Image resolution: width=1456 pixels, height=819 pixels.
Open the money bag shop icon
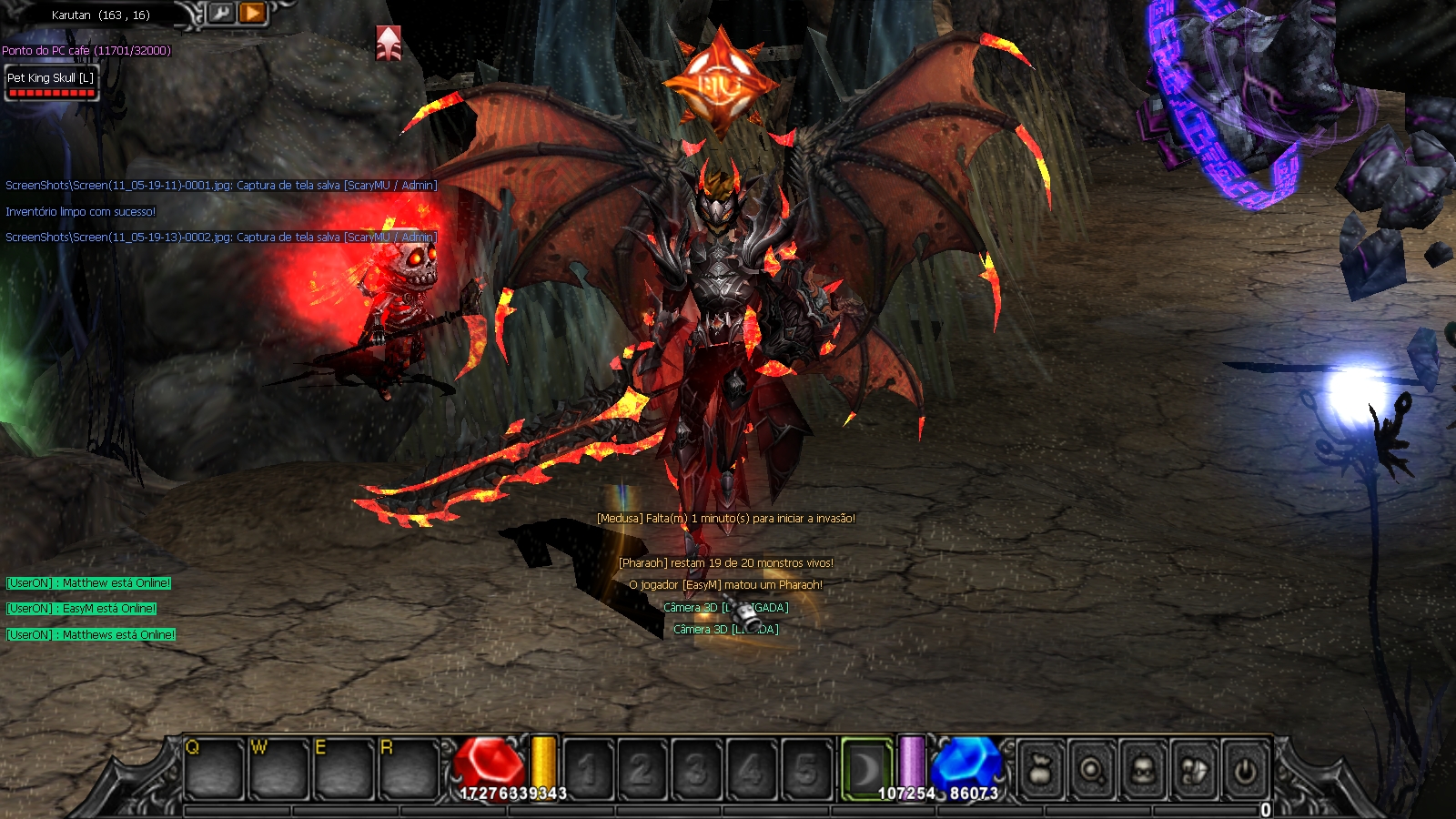(1042, 771)
